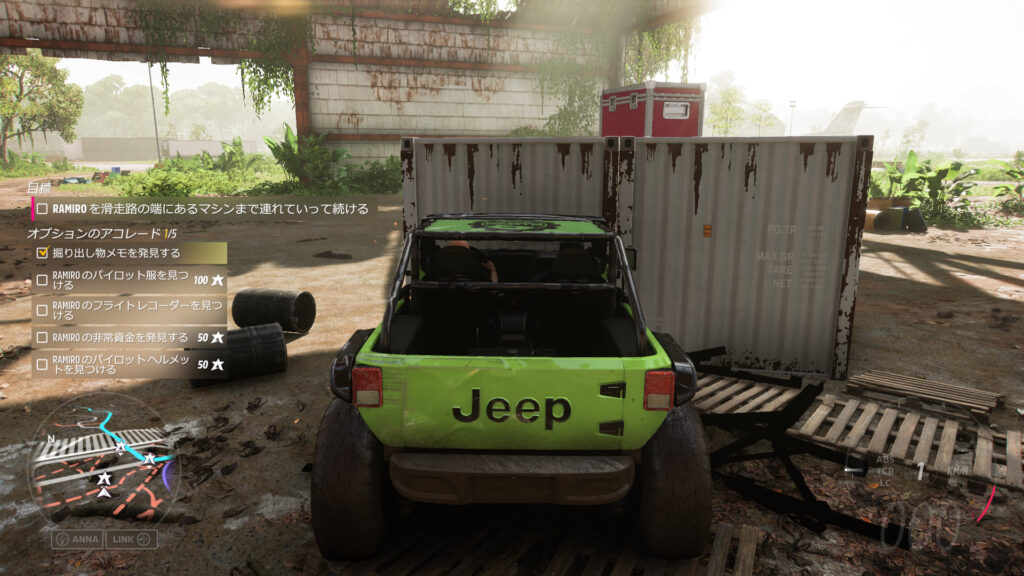The width and height of the screenshot is (1024, 576).
Task: Select the RAMIRO パイロット服 accolade
Action: 128,281
